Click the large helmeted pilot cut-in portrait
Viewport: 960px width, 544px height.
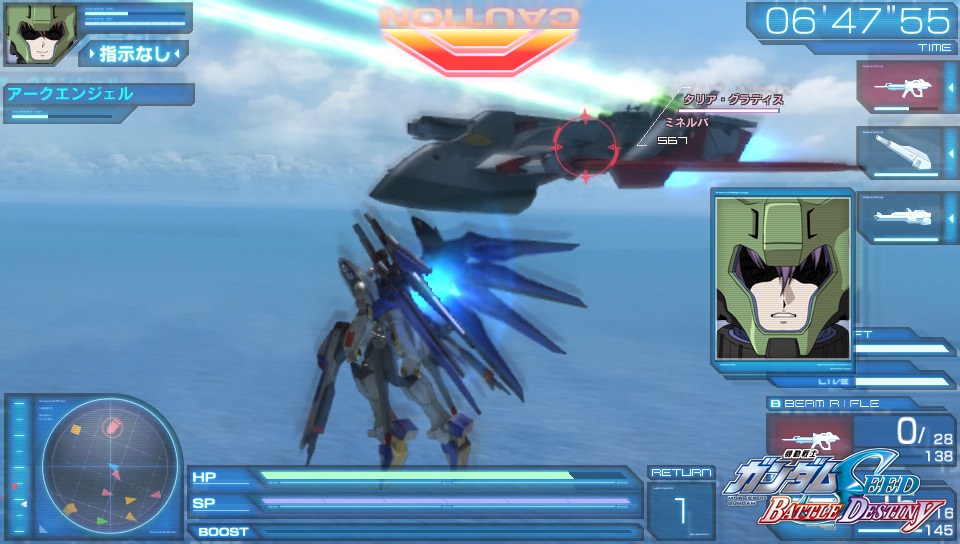click(783, 278)
